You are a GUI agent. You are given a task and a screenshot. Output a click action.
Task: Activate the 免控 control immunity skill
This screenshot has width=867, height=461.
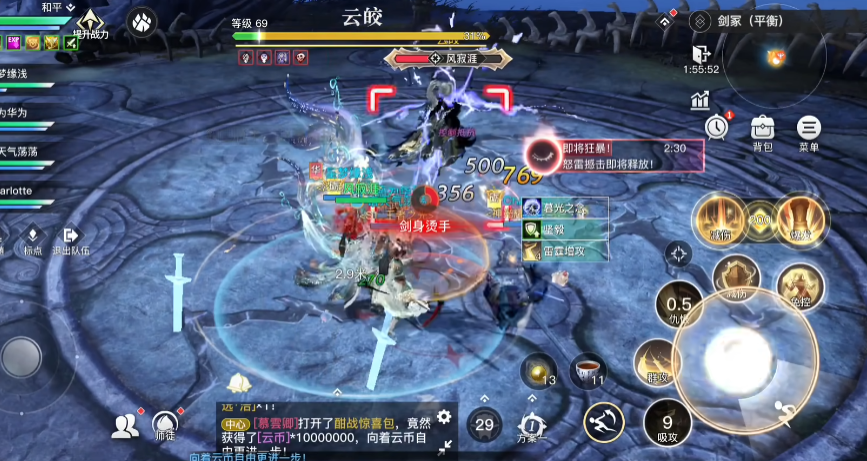click(x=799, y=286)
